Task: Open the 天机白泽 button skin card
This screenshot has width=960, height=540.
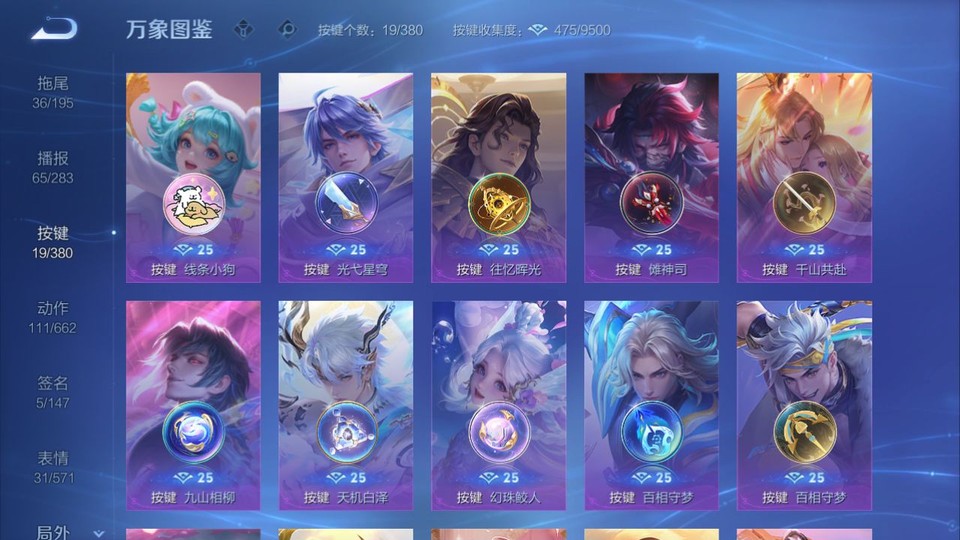Action: 346,405
